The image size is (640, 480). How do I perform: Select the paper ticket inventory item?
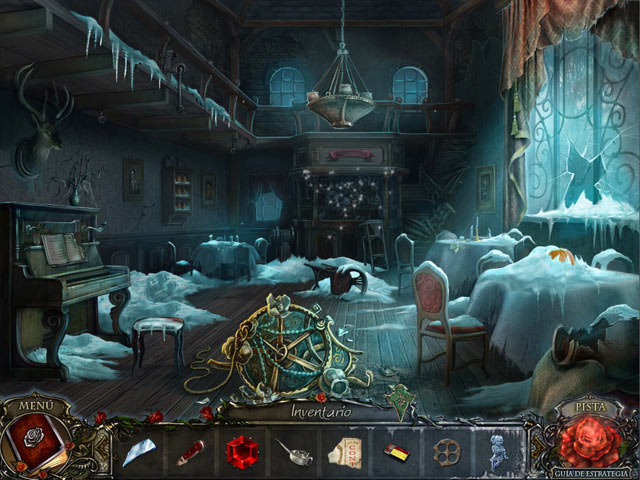[x=345, y=452]
